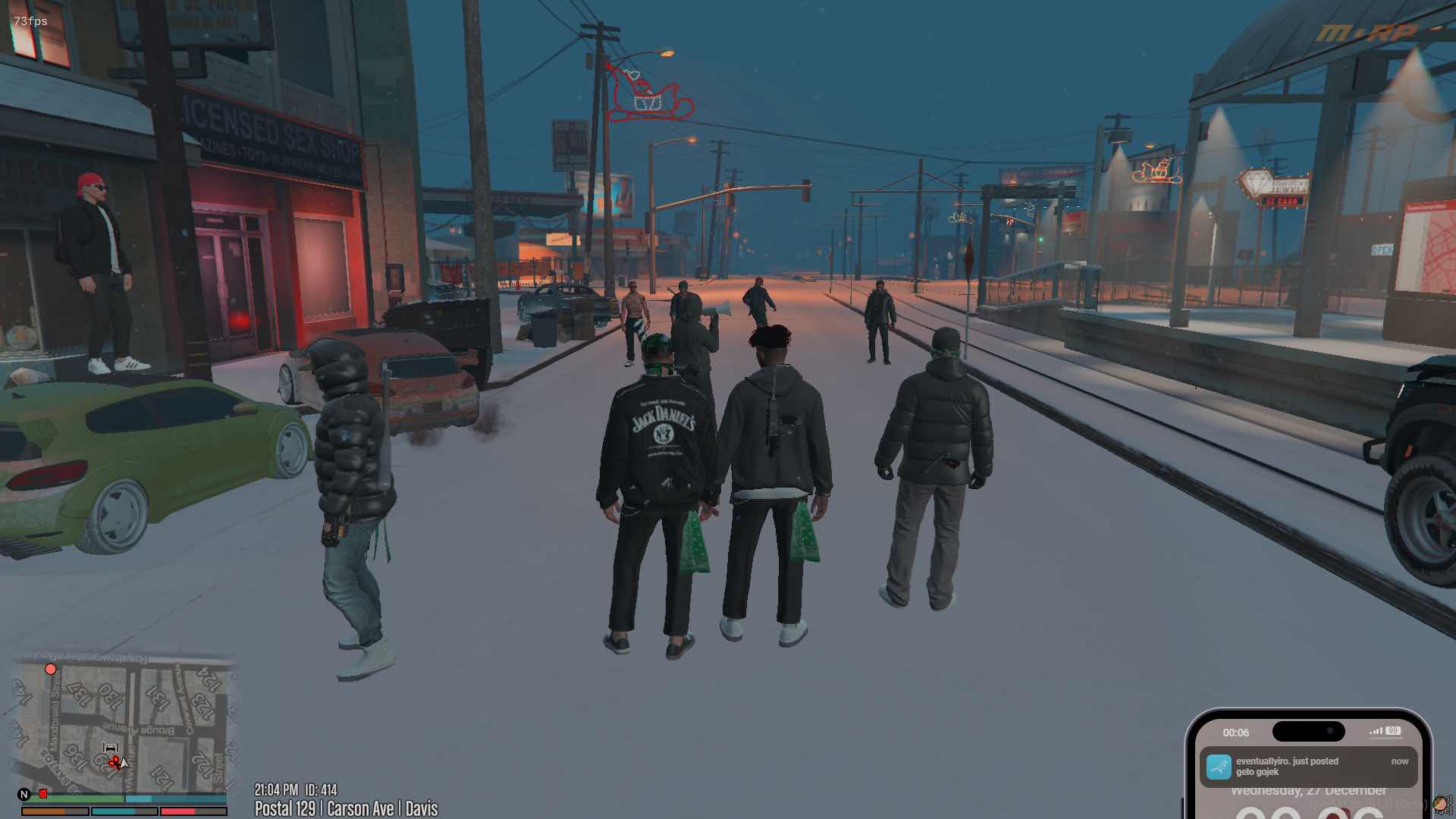Tap the Dynamic Island notch on the phone screen
Viewport: 1456px width, 819px height.
1310,730
